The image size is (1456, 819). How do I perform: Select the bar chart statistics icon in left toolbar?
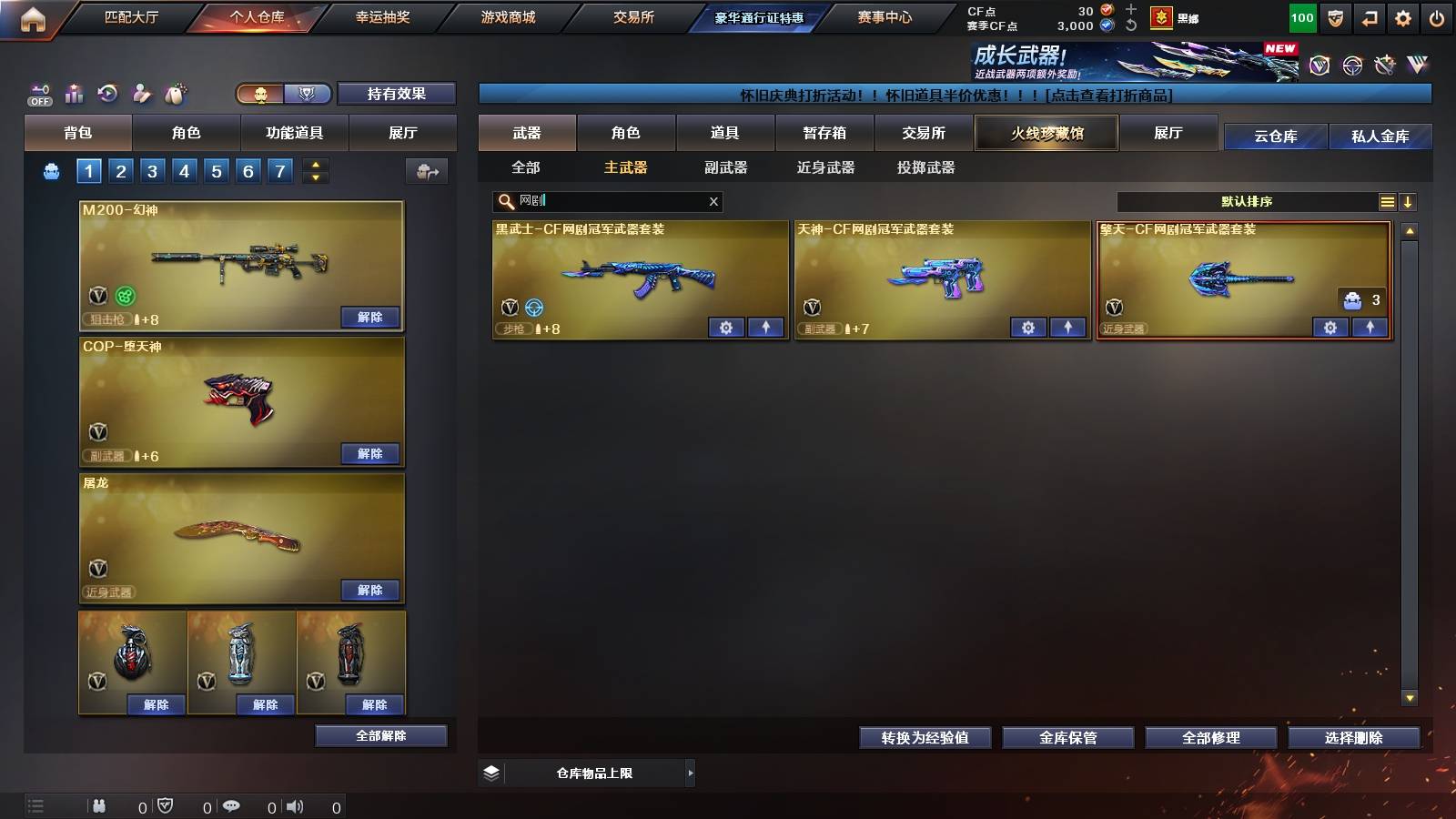pos(73,94)
